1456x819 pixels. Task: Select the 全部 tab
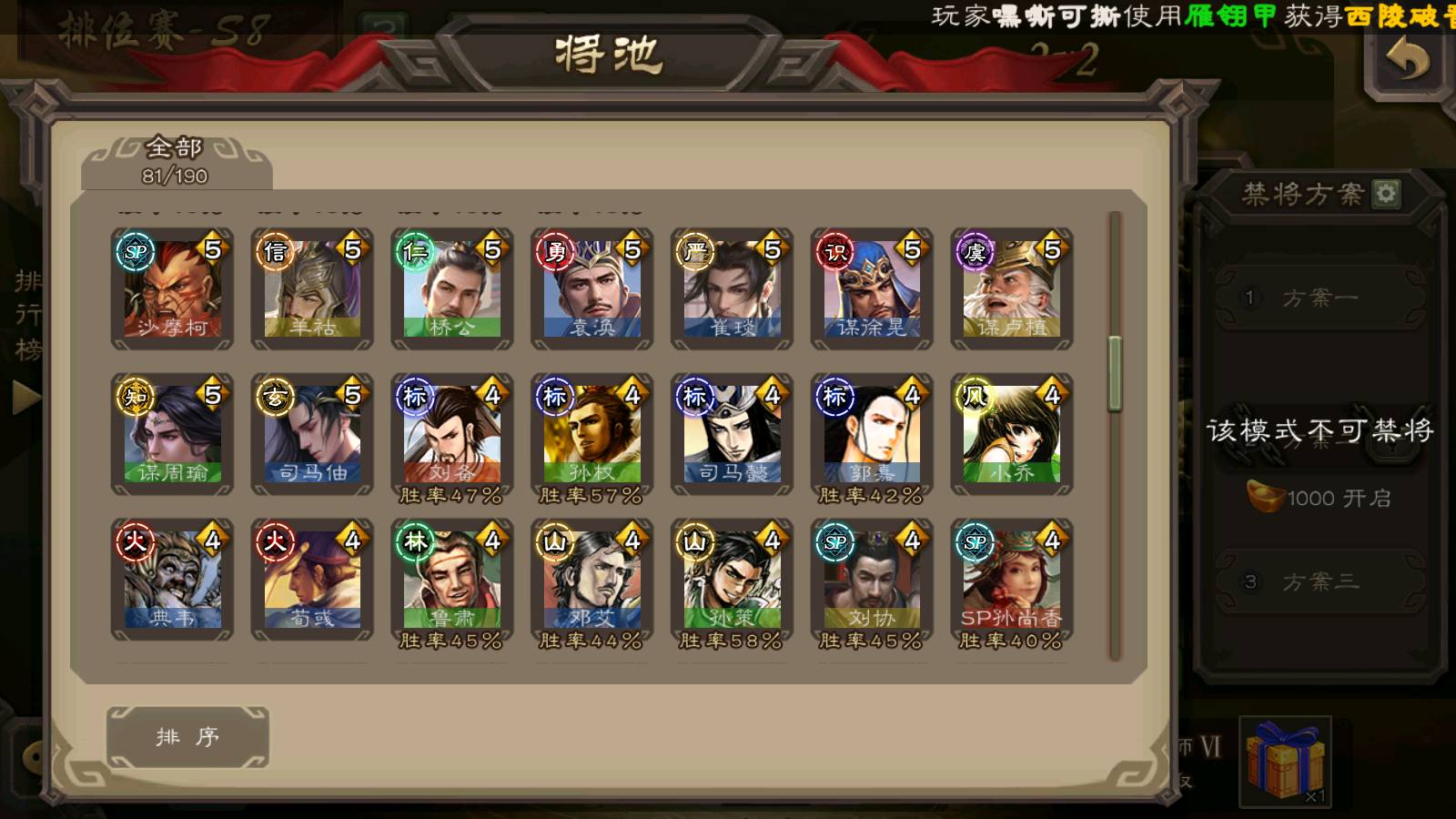tap(175, 161)
